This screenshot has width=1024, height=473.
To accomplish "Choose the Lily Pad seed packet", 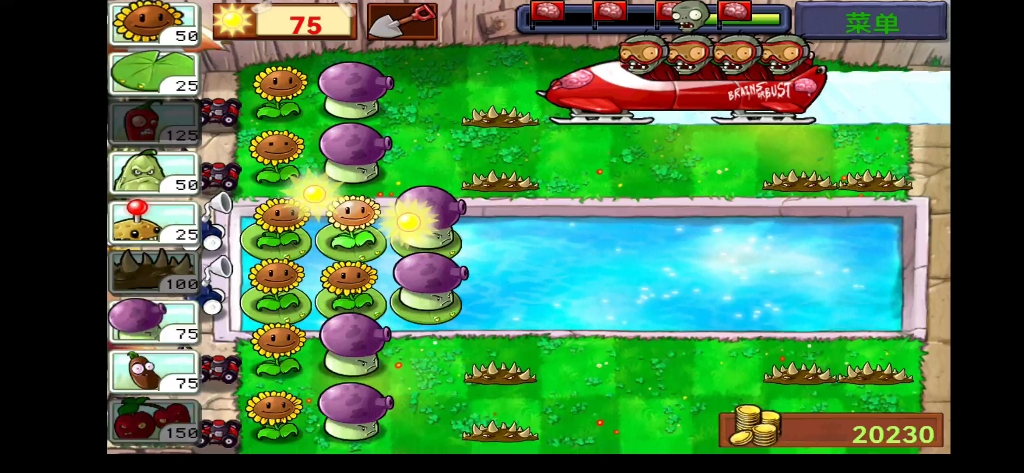I will click(155, 72).
